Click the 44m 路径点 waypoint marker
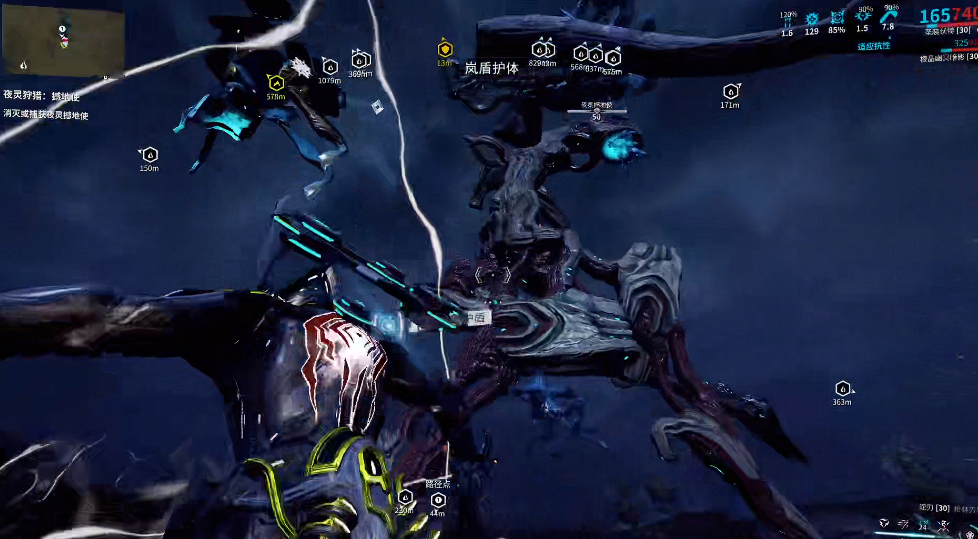The image size is (978, 539). 437,498
